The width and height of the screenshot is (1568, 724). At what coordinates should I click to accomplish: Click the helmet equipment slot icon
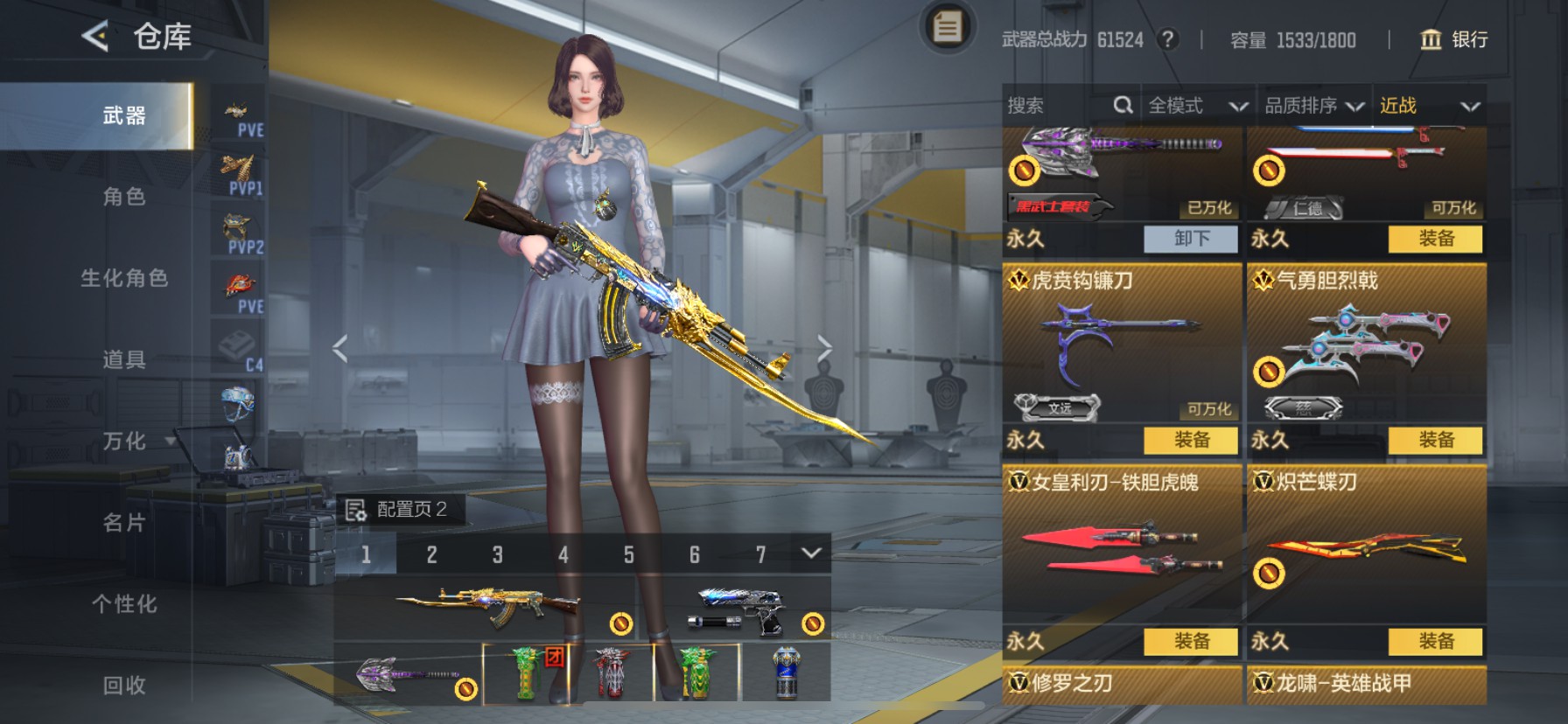(238, 402)
